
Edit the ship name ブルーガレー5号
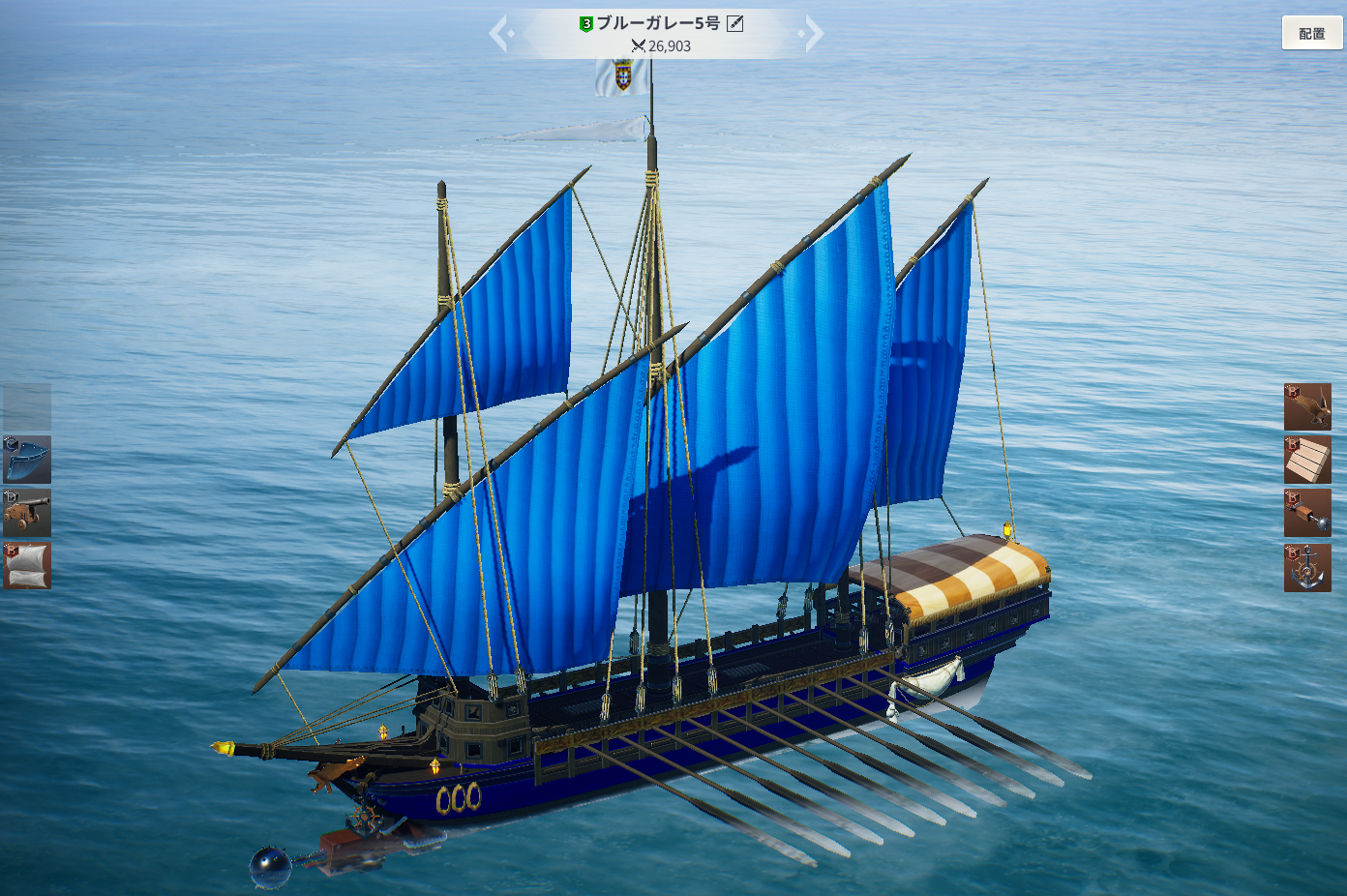(735, 23)
